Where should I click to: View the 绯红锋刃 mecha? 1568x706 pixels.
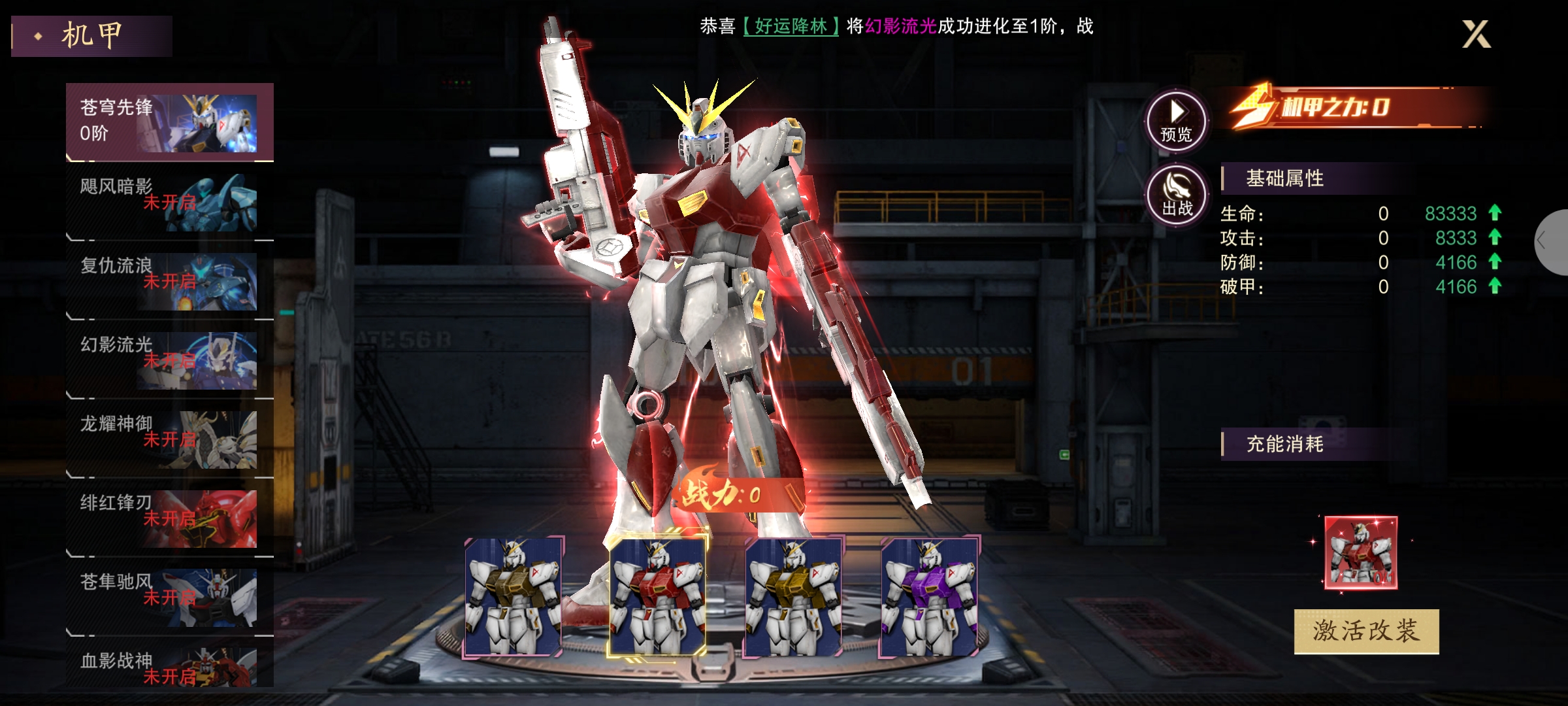tap(169, 518)
